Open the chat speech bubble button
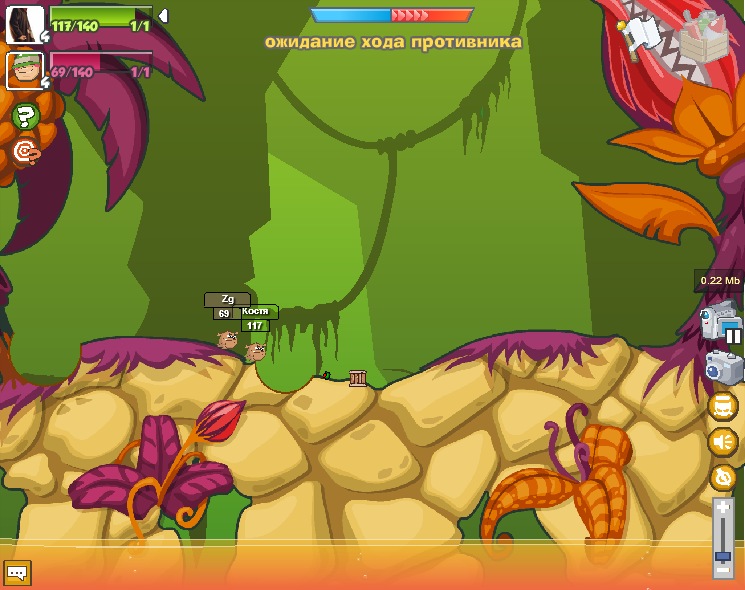 [x=17, y=573]
